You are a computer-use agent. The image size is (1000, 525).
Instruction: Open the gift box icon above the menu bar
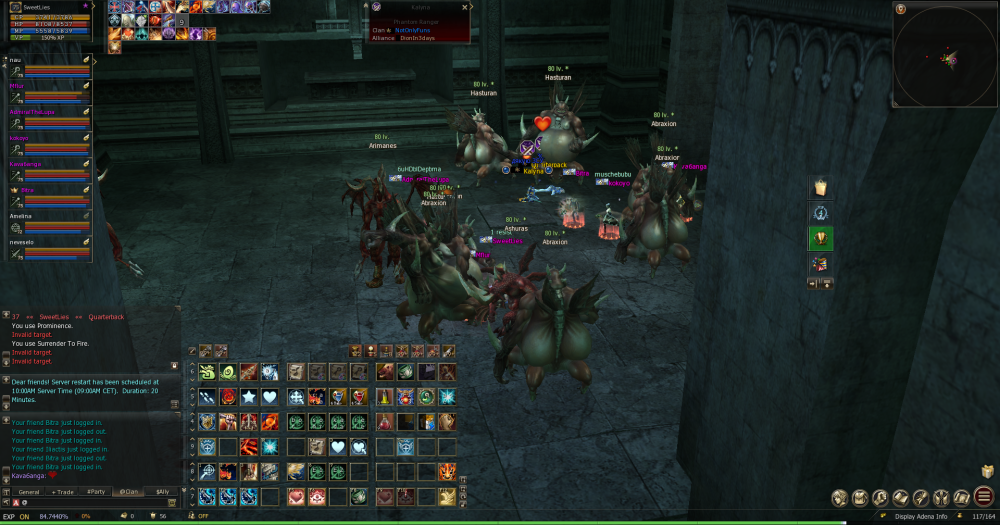[988, 469]
